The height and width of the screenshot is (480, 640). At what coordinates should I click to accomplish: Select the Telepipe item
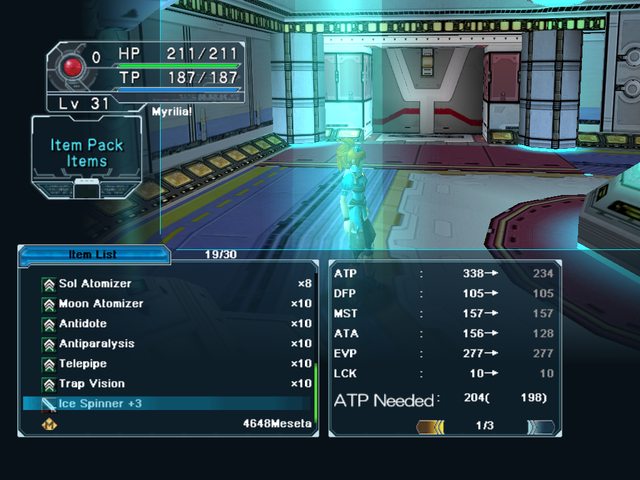click(x=82, y=364)
